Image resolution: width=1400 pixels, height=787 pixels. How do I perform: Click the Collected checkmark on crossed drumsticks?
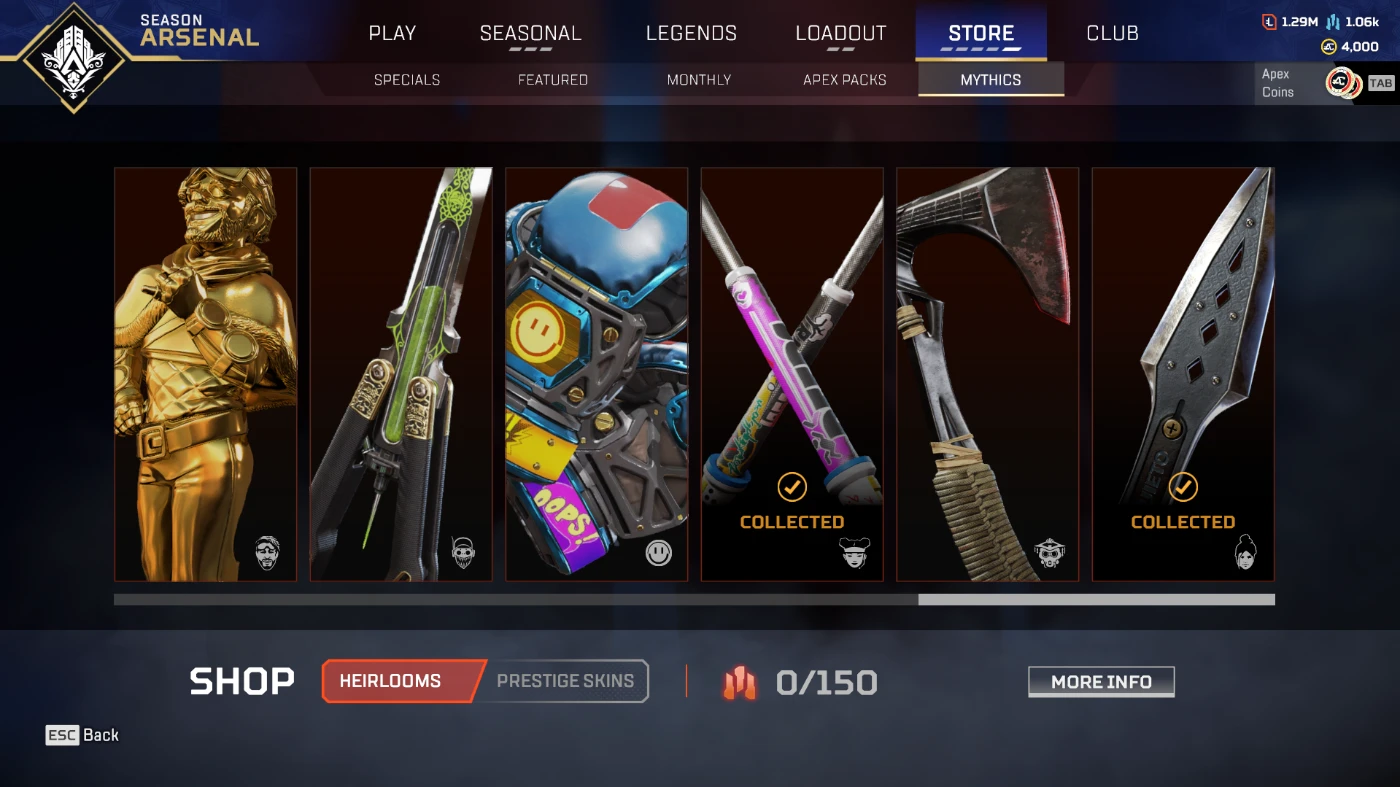[791, 488]
